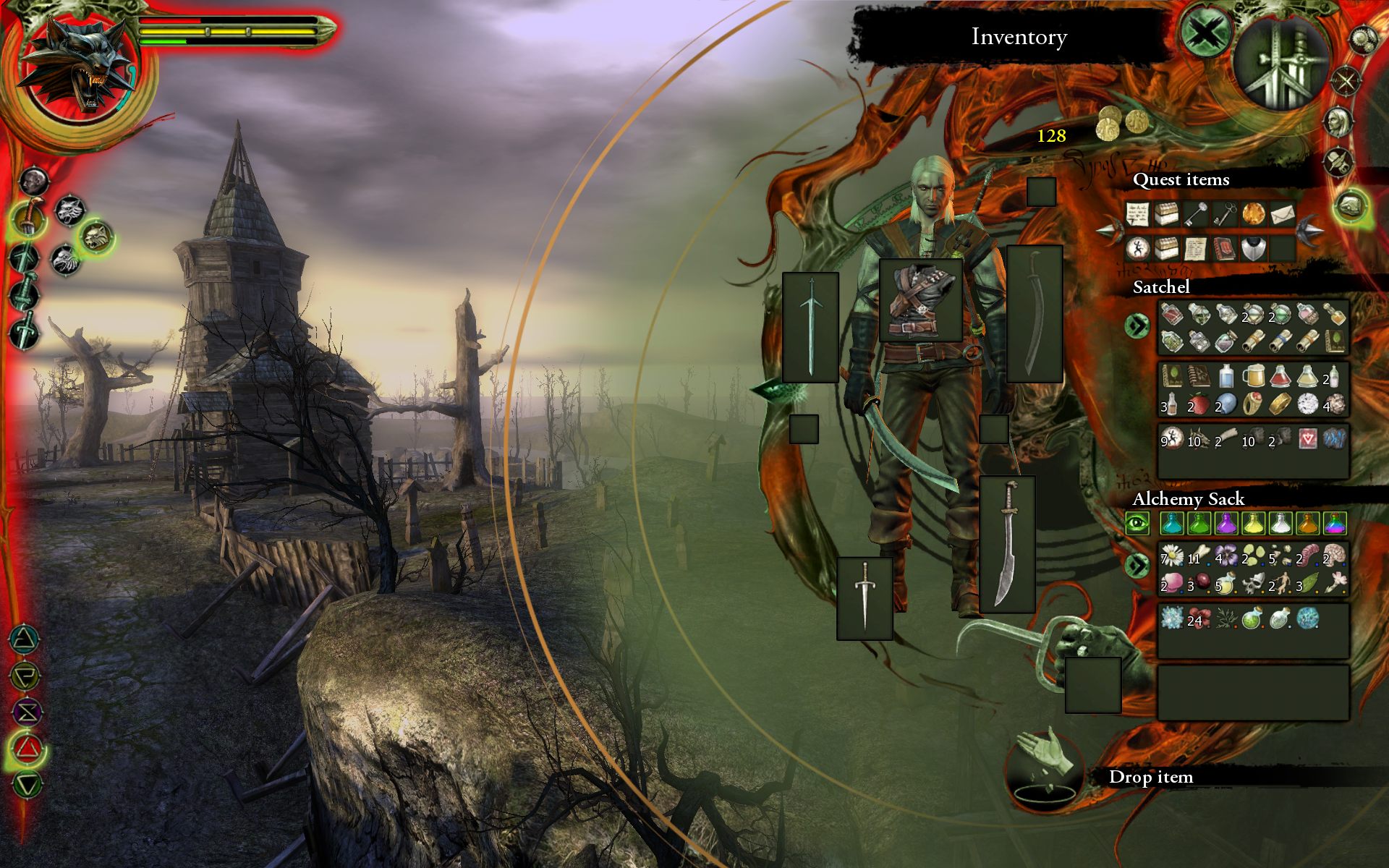Viewport: 1389px width, 868px height.
Task: Toggle the green eye alchemy filter
Action: (1137, 522)
